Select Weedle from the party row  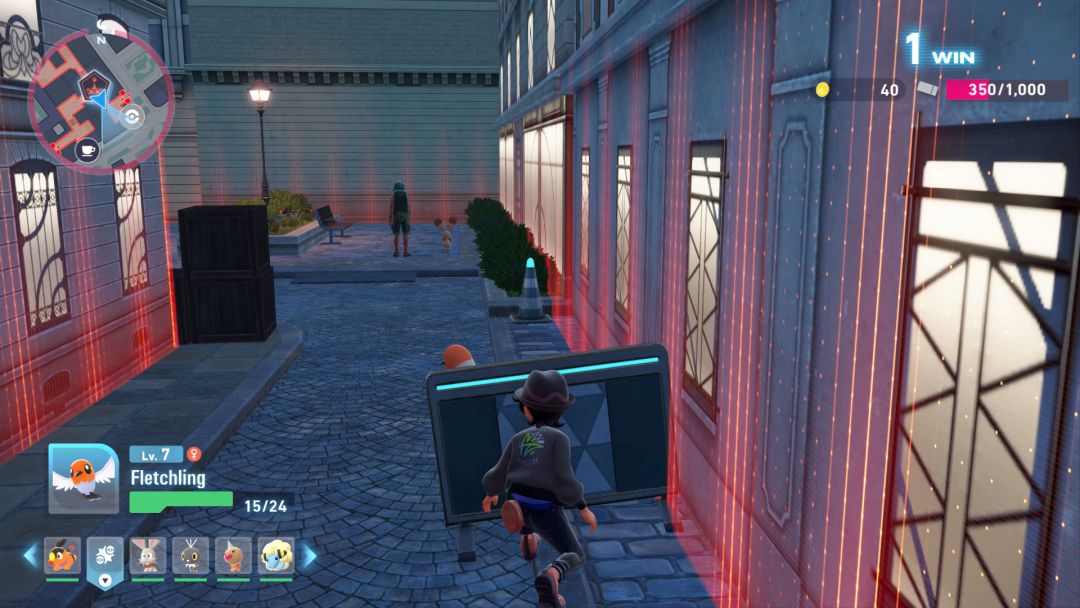pos(233,556)
